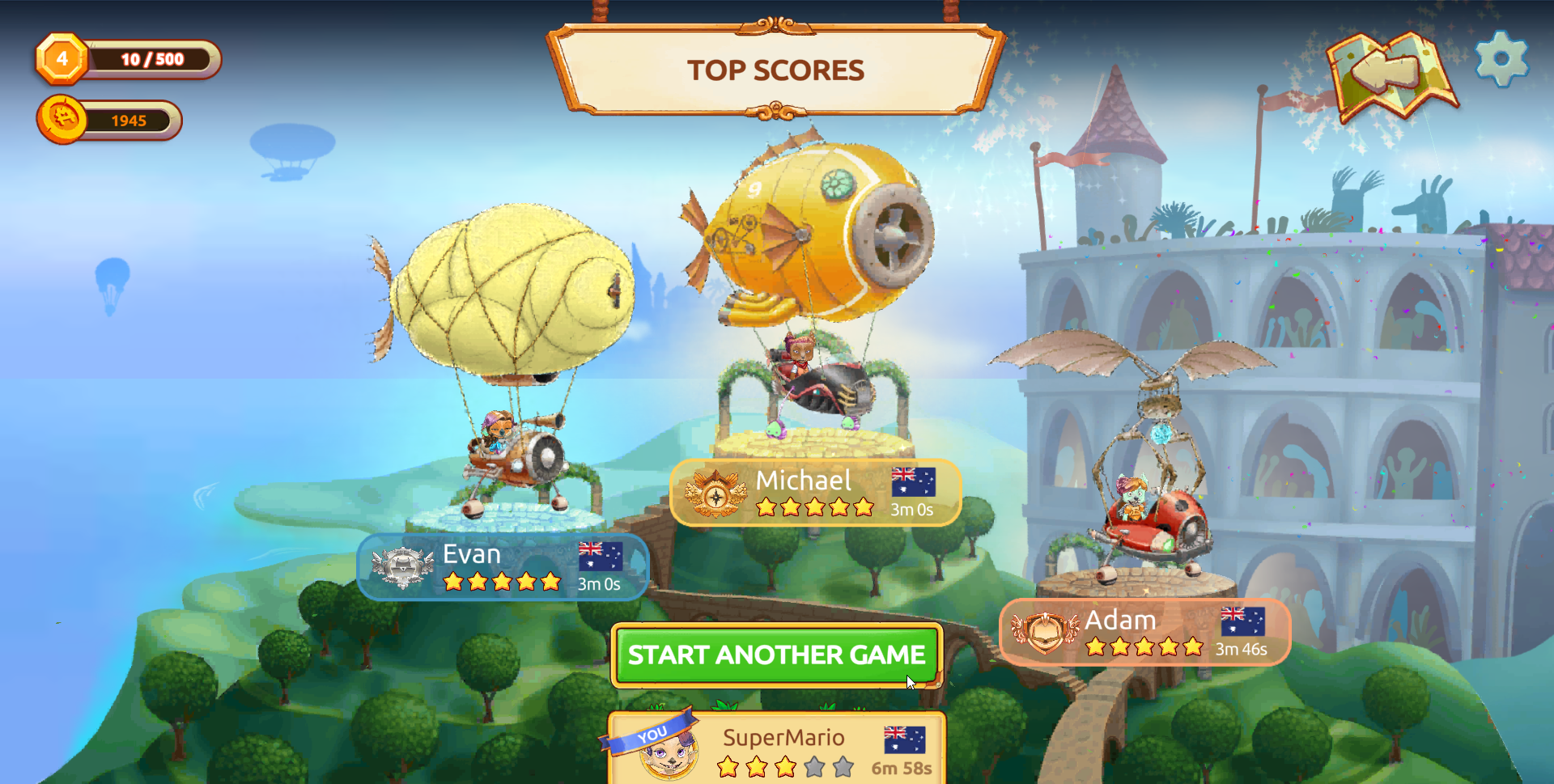Select Michael's top score entry
This screenshot has width=1554, height=784.
[816, 493]
